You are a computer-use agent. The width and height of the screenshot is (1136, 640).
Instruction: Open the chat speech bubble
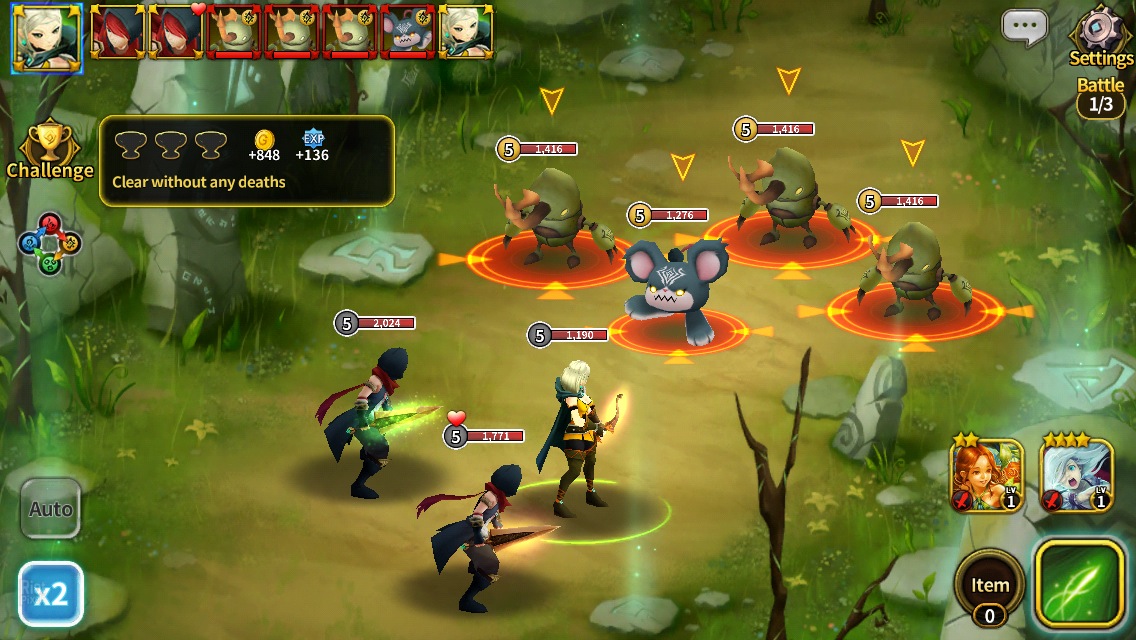click(x=1025, y=29)
